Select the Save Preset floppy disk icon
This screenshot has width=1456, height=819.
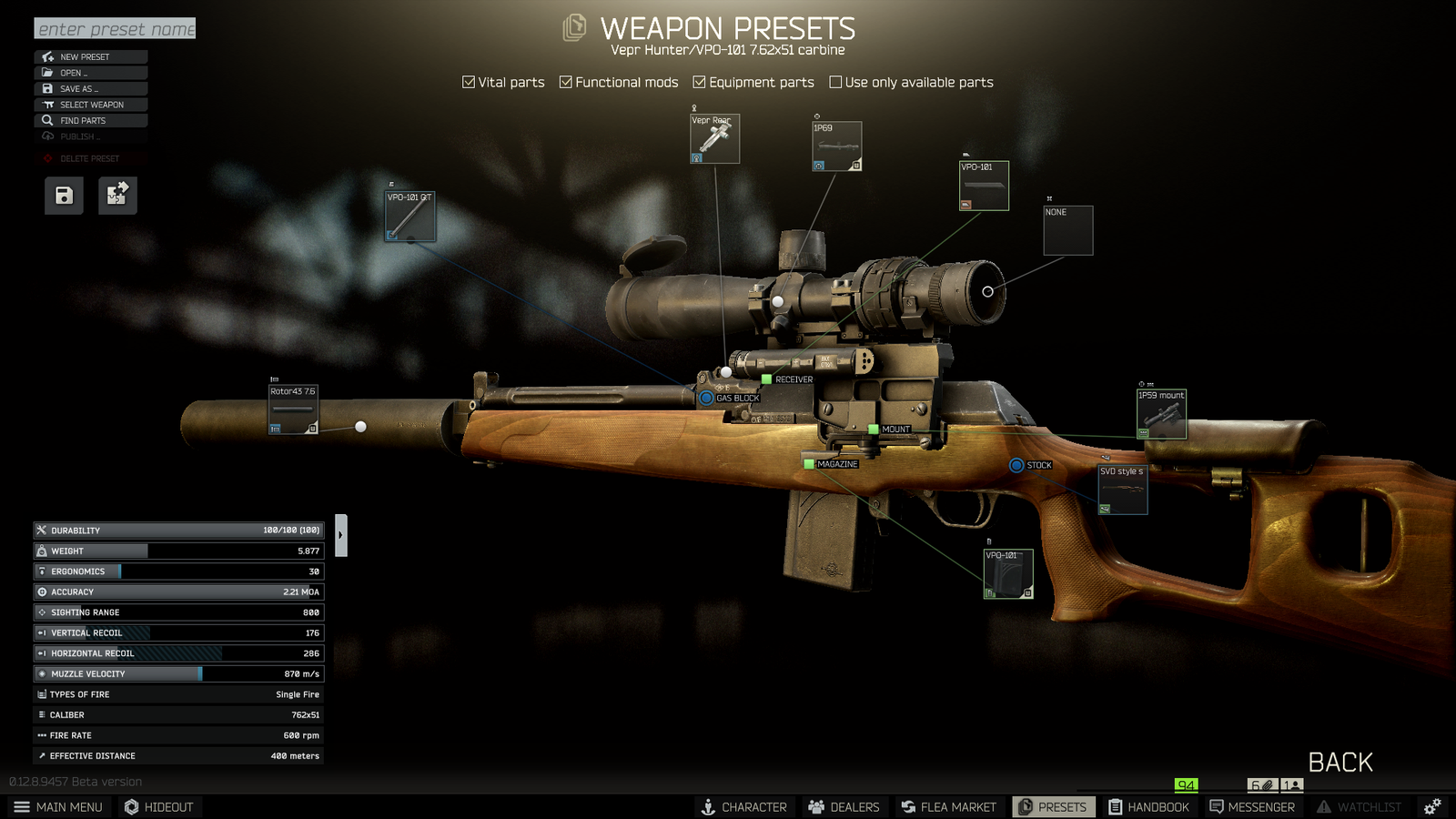pos(62,195)
